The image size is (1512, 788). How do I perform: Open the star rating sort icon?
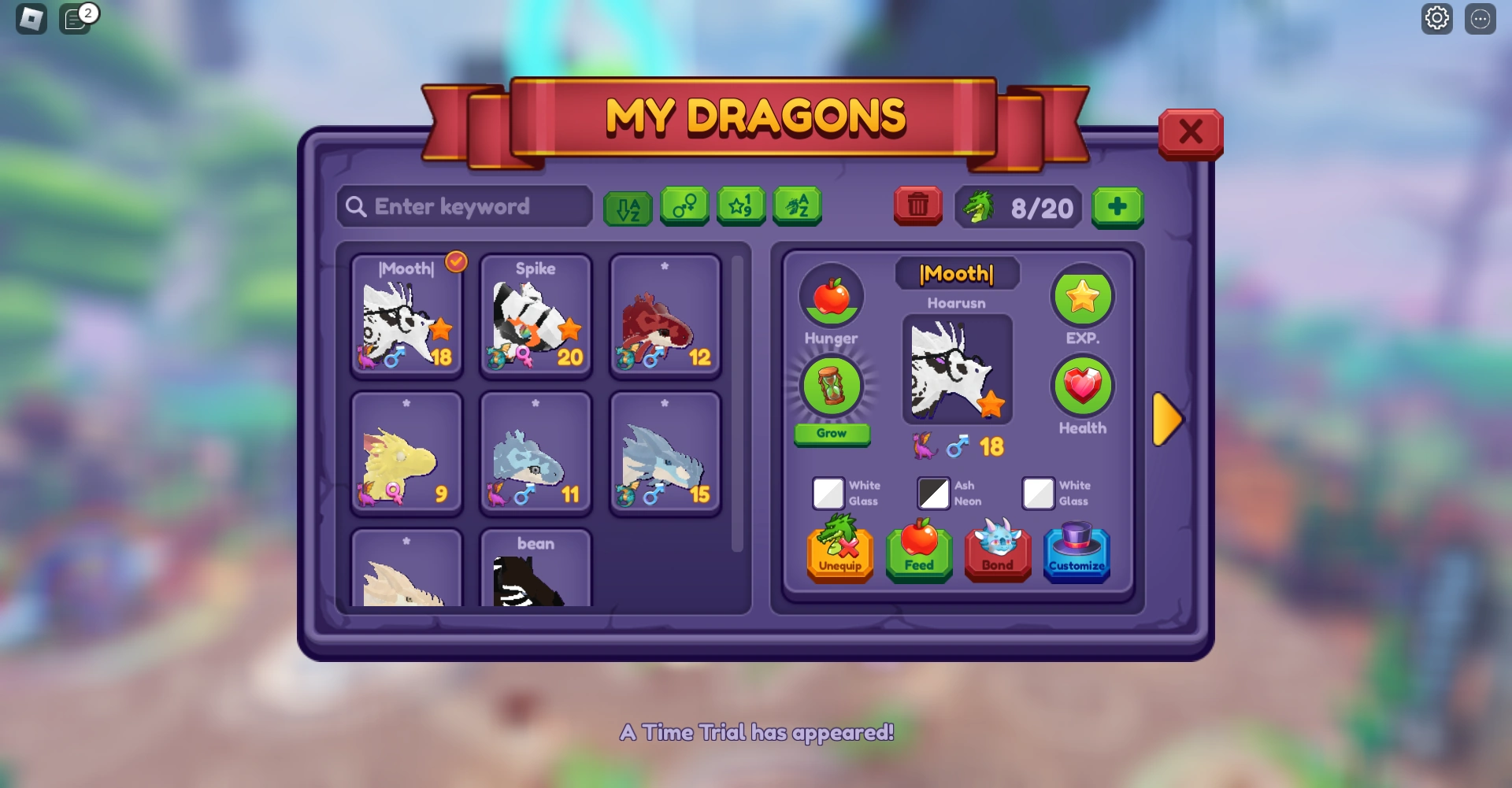pyautogui.click(x=741, y=207)
